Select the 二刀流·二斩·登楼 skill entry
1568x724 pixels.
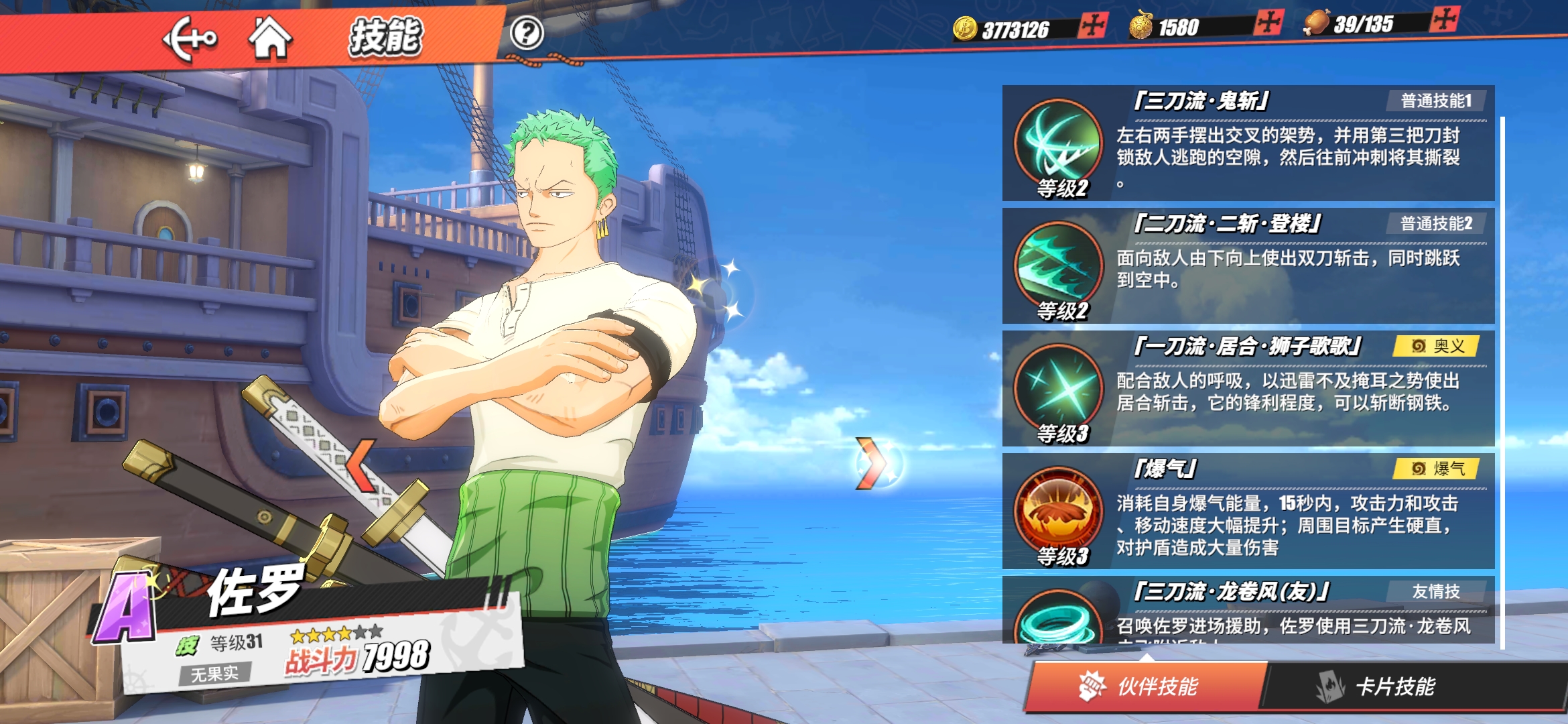pyautogui.click(x=1248, y=266)
